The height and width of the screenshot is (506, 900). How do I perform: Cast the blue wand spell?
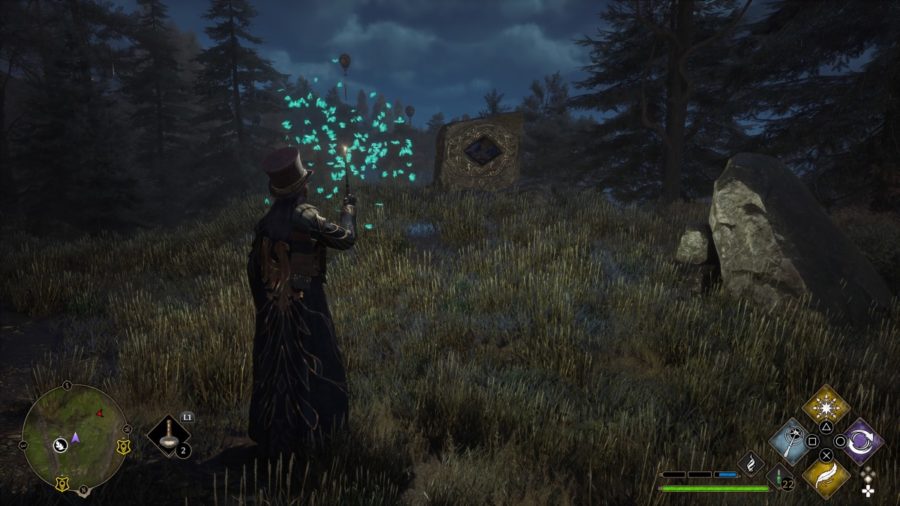[792, 441]
